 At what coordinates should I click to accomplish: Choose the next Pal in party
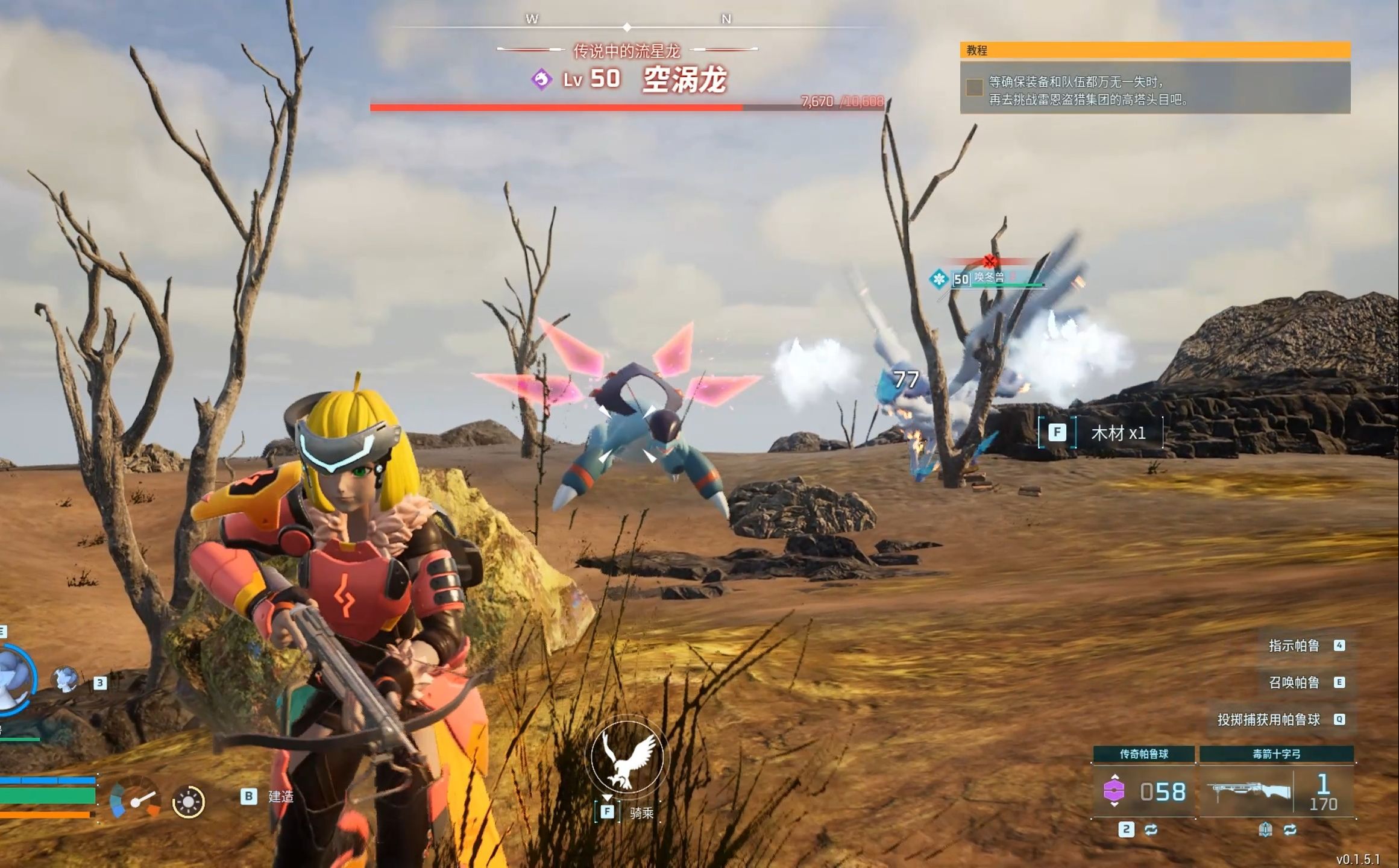tap(65, 679)
